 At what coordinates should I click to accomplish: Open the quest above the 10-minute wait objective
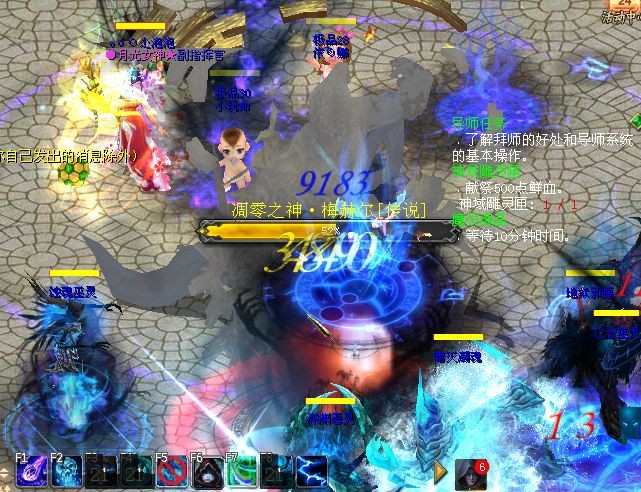click(479, 219)
